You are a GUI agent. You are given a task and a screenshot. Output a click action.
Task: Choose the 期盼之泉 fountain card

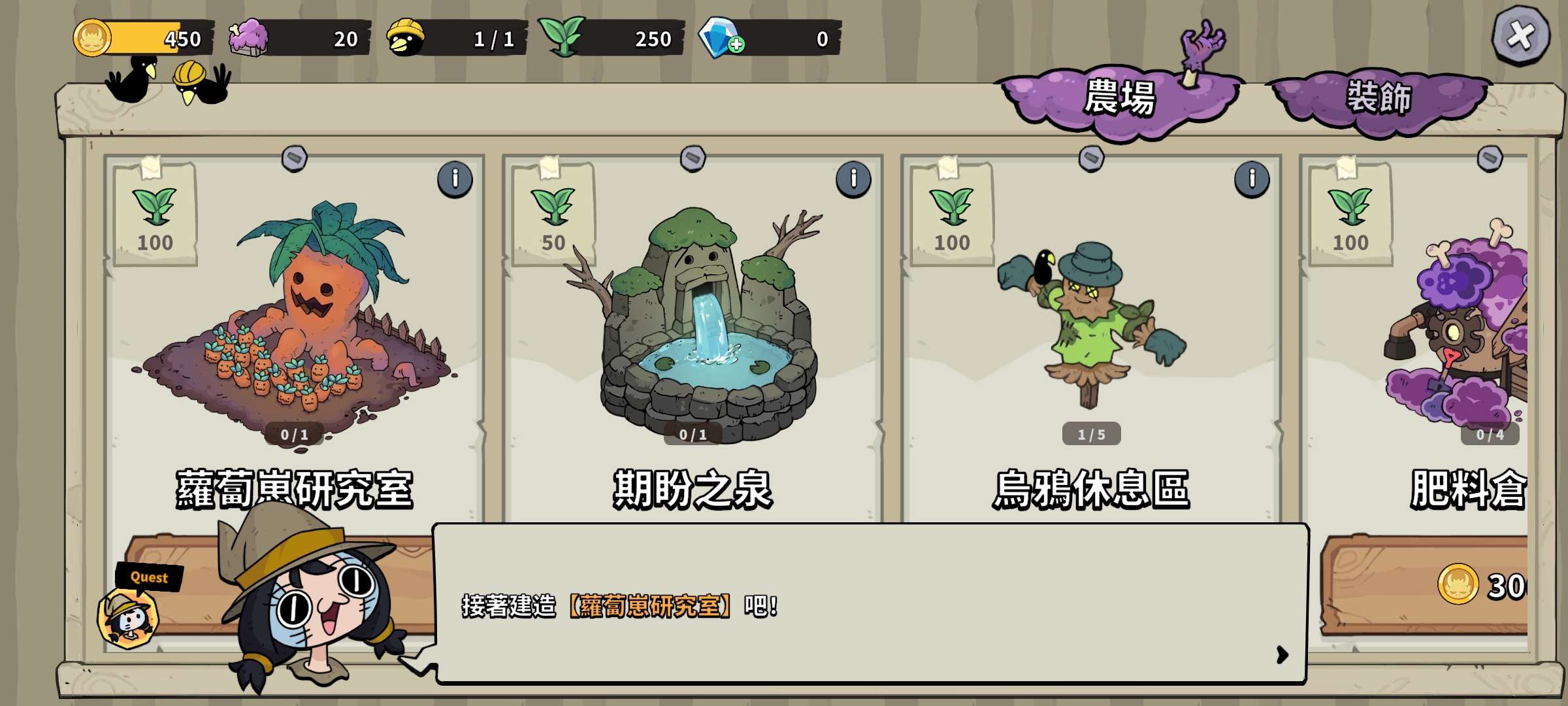click(x=693, y=327)
